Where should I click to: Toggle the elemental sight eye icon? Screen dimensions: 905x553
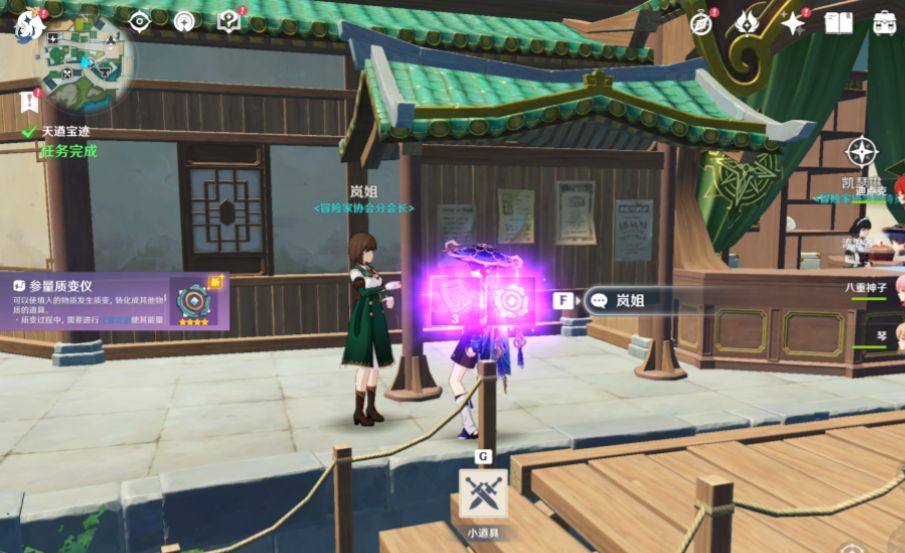[139, 21]
